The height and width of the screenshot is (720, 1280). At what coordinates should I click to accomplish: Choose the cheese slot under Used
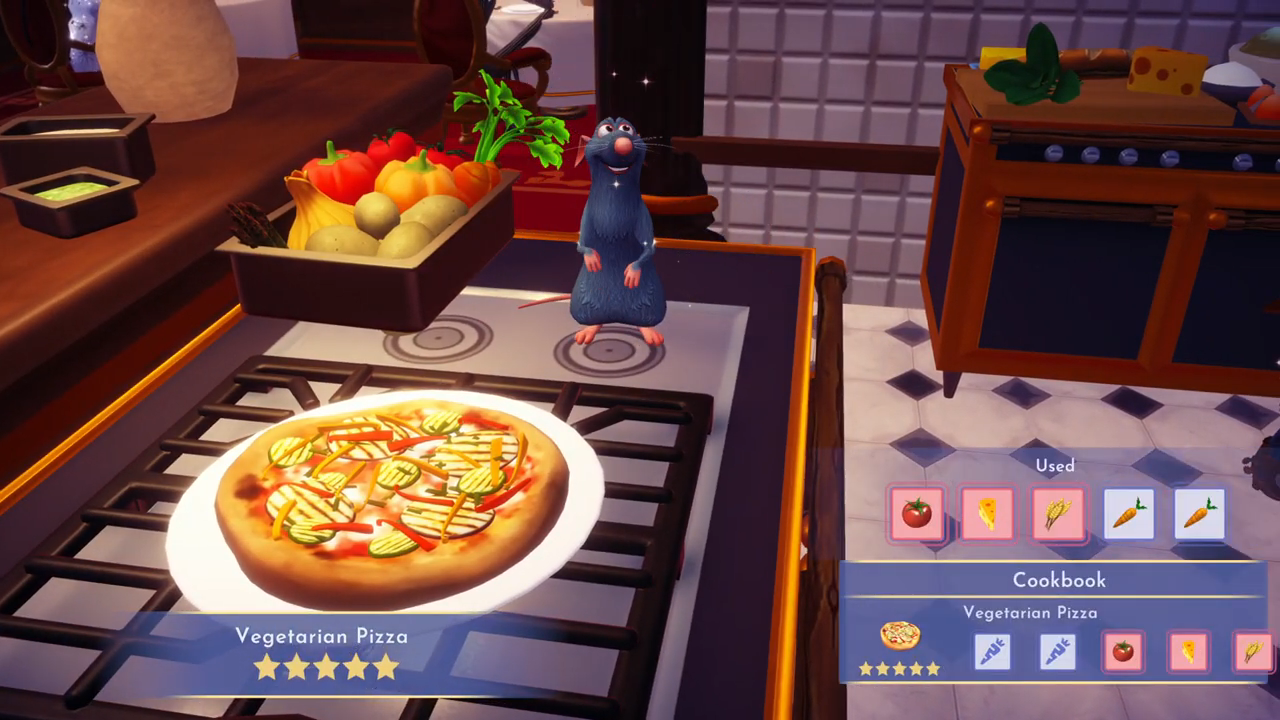point(987,514)
